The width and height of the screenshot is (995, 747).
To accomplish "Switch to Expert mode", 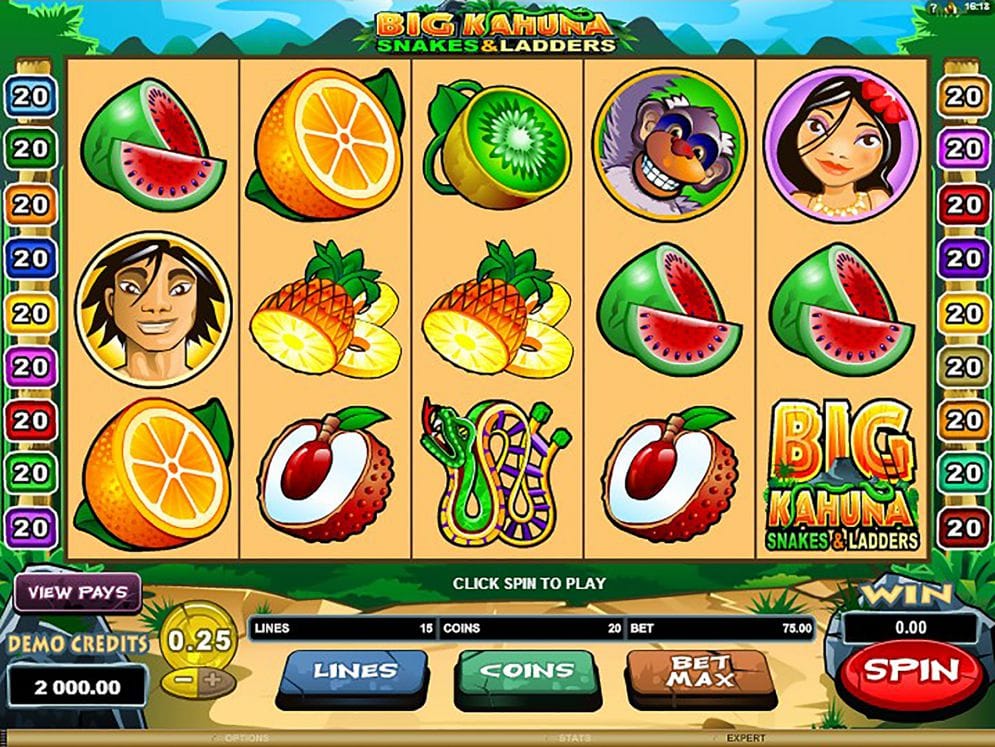I will pos(746,739).
